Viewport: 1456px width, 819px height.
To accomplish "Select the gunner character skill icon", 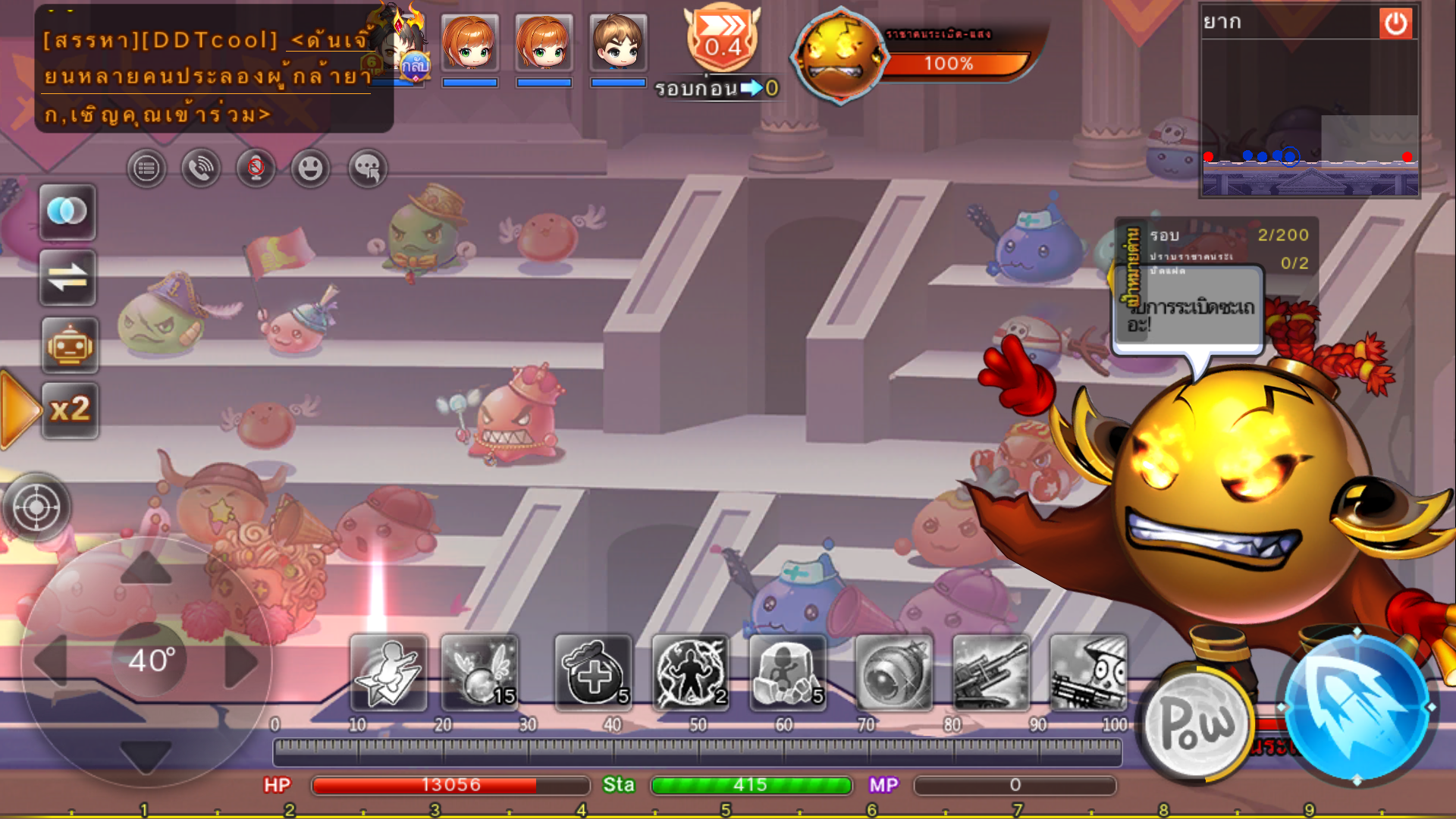I will tap(1088, 673).
